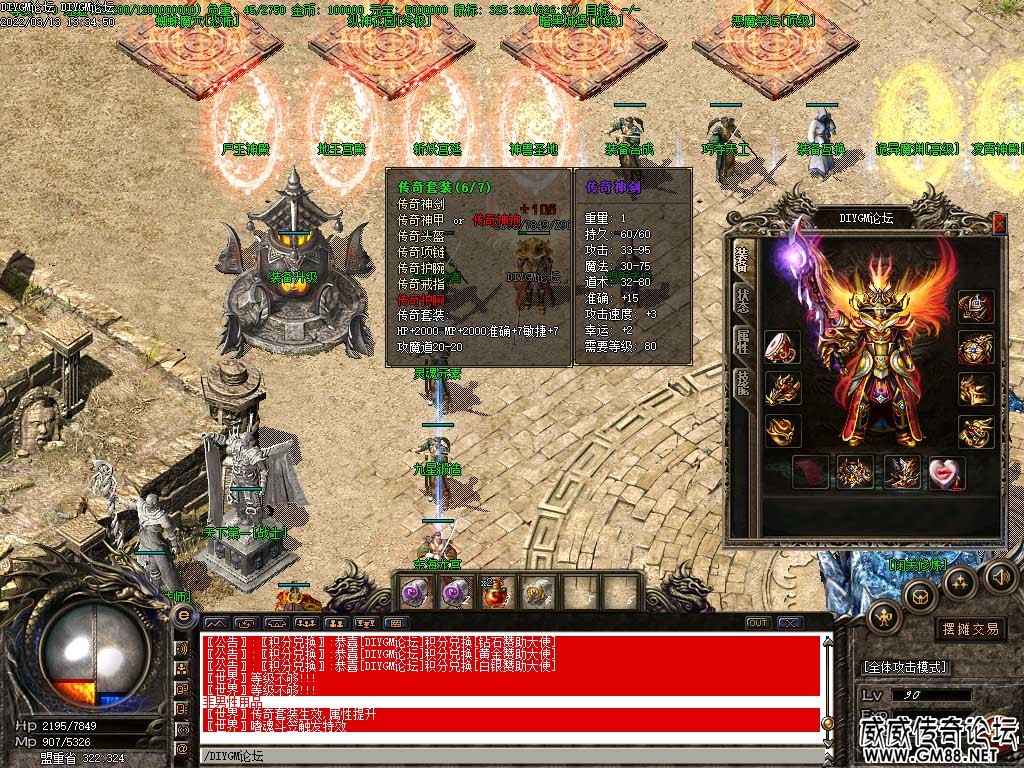
Task: Switch to the 状态 (Status) tab
Action: (741, 299)
